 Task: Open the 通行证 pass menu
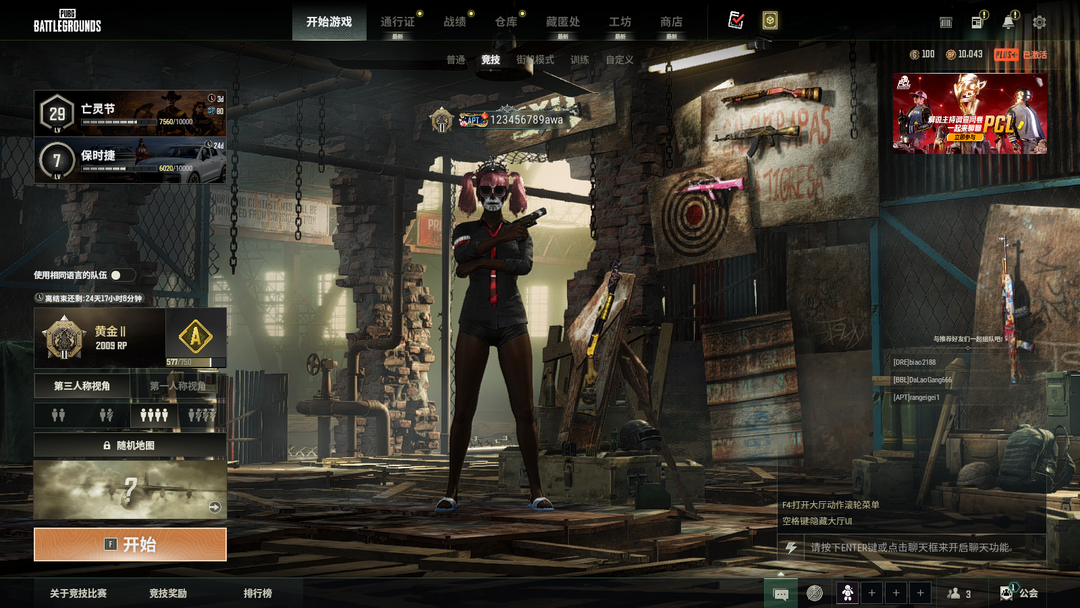pyautogui.click(x=397, y=22)
